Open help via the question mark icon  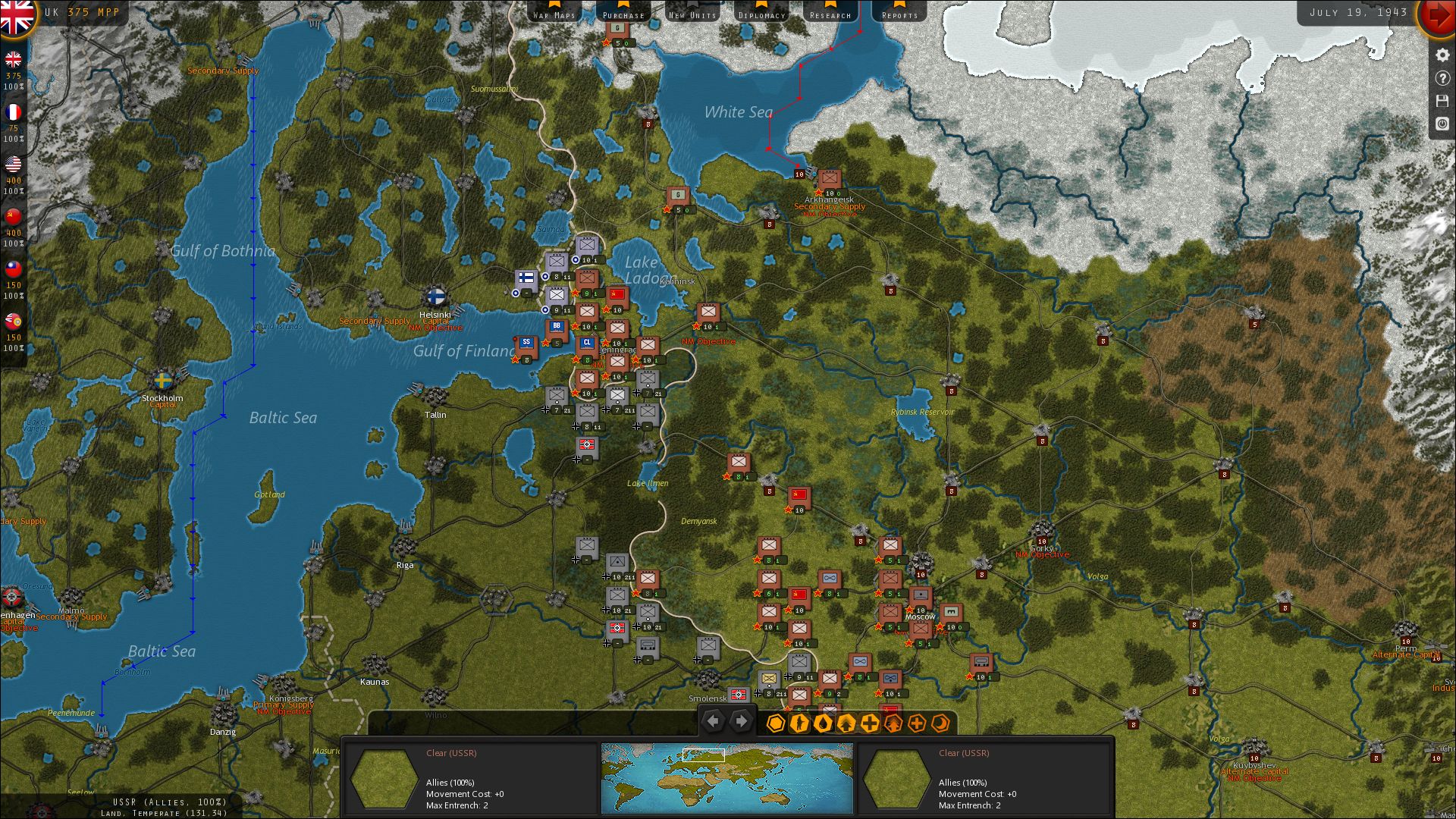click(x=1442, y=78)
